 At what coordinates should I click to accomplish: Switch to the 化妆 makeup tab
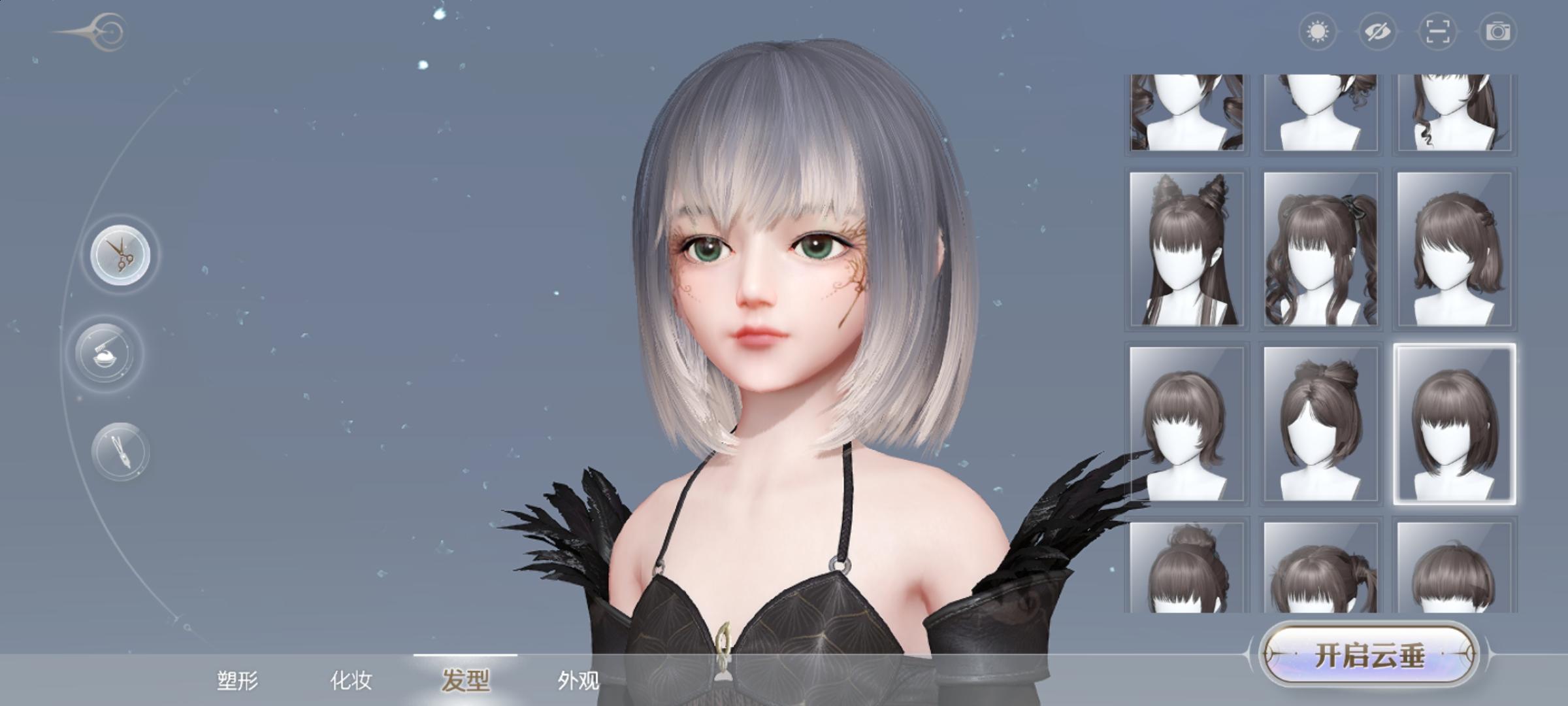point(351,681)
